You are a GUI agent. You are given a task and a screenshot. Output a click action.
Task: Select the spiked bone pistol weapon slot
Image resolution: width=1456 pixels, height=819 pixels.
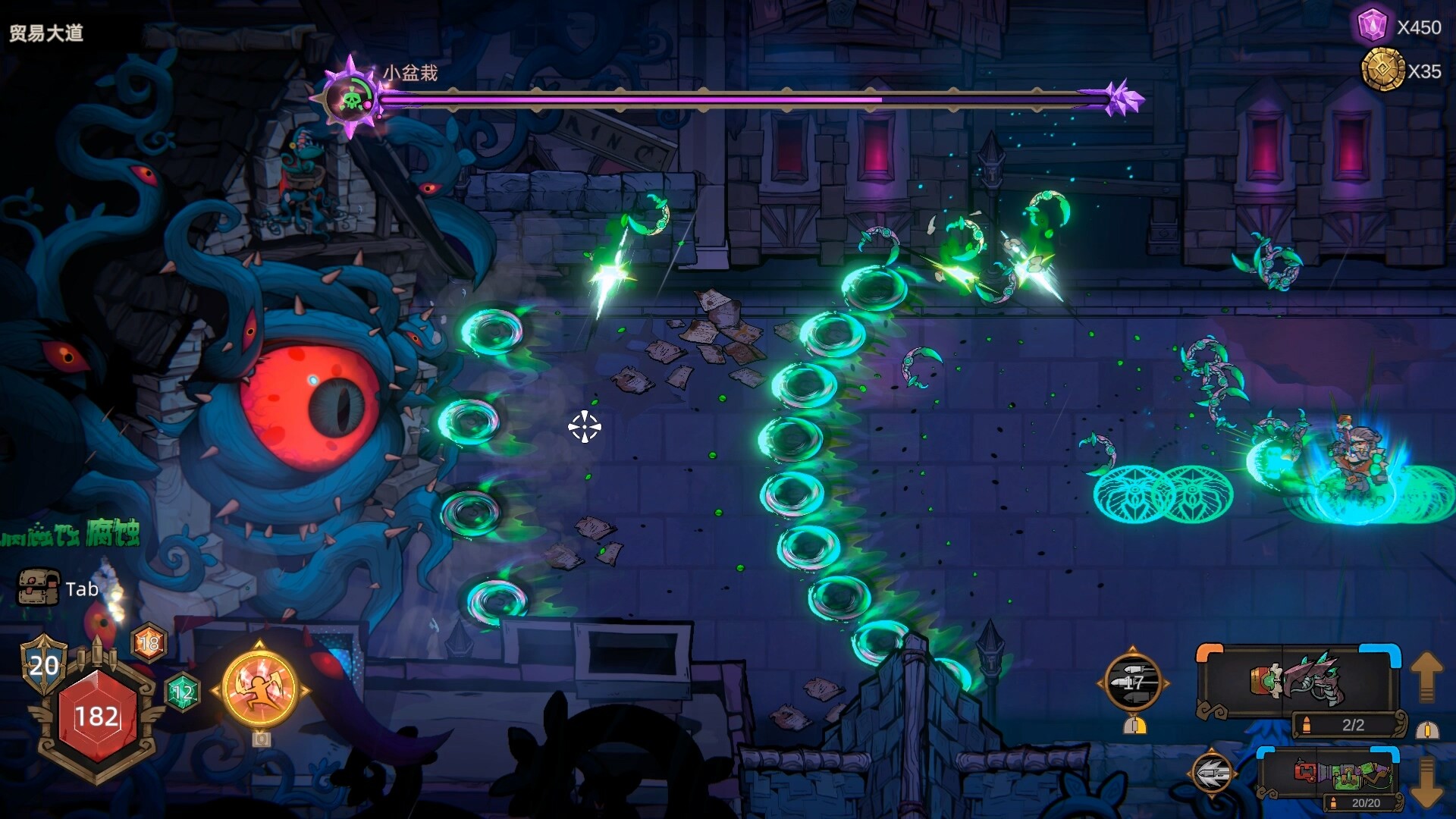tap(1298, 680)
